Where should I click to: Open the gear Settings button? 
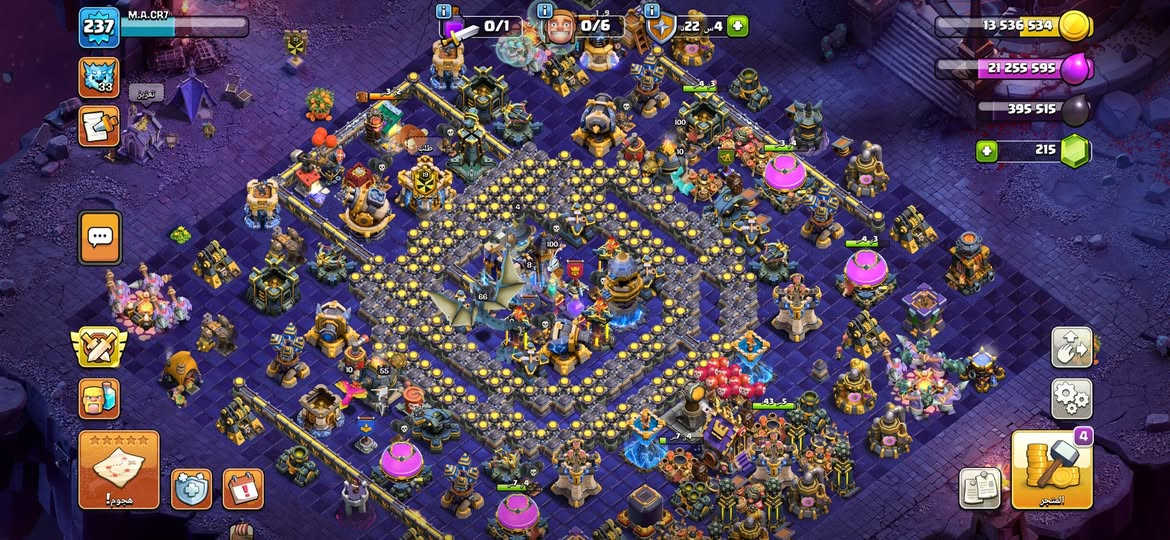(1071, 398)
